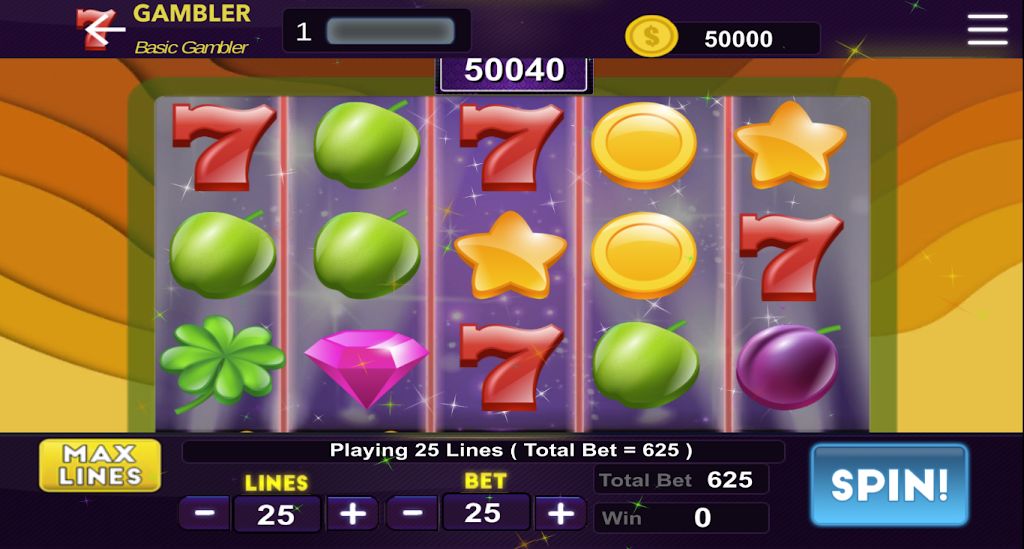Open the hamburger menu
Screen dimensions: 1024x549
tap(987, 30)
